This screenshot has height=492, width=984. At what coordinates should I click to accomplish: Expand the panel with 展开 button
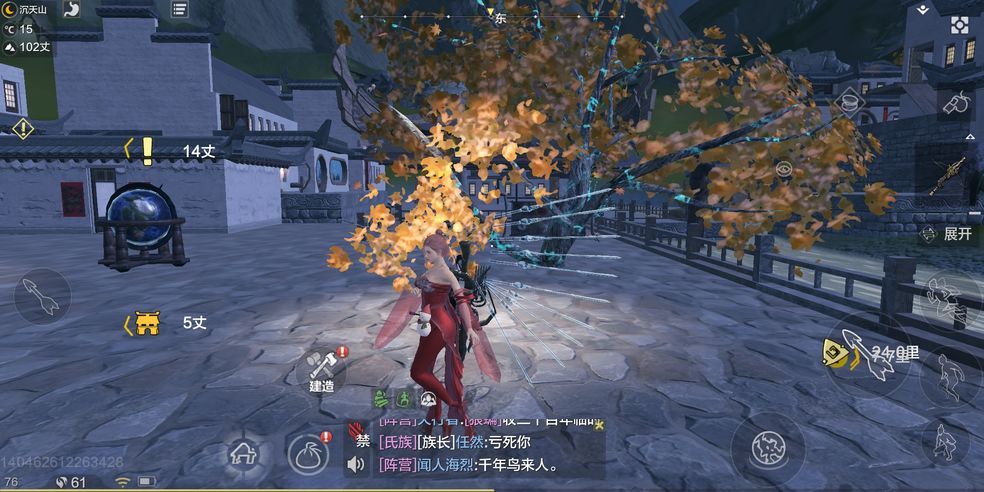(950, 233)
